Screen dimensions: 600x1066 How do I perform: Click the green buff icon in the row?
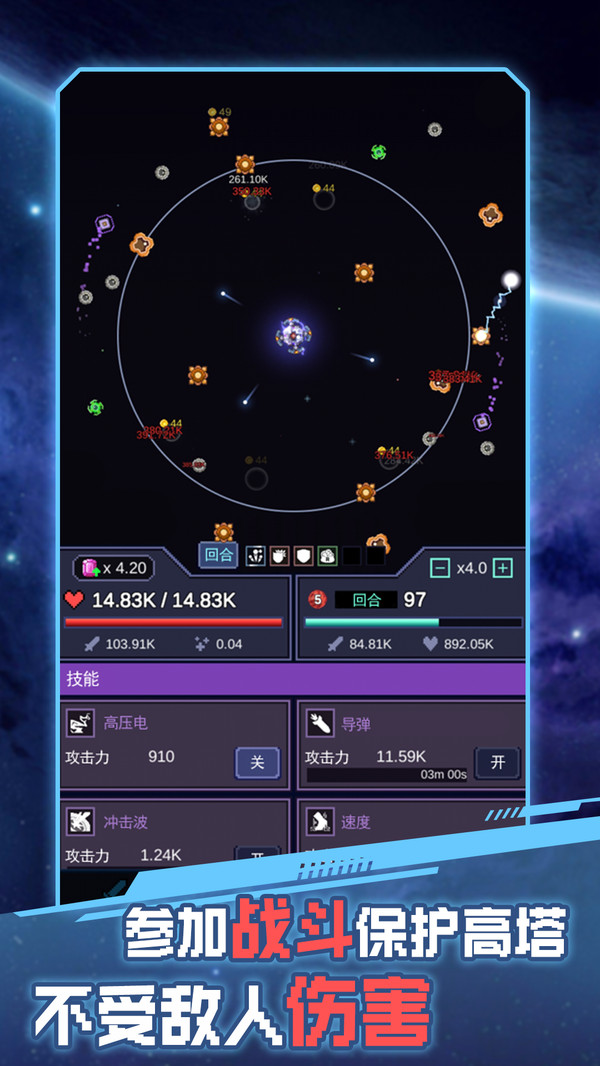click(x=327, y=556)
